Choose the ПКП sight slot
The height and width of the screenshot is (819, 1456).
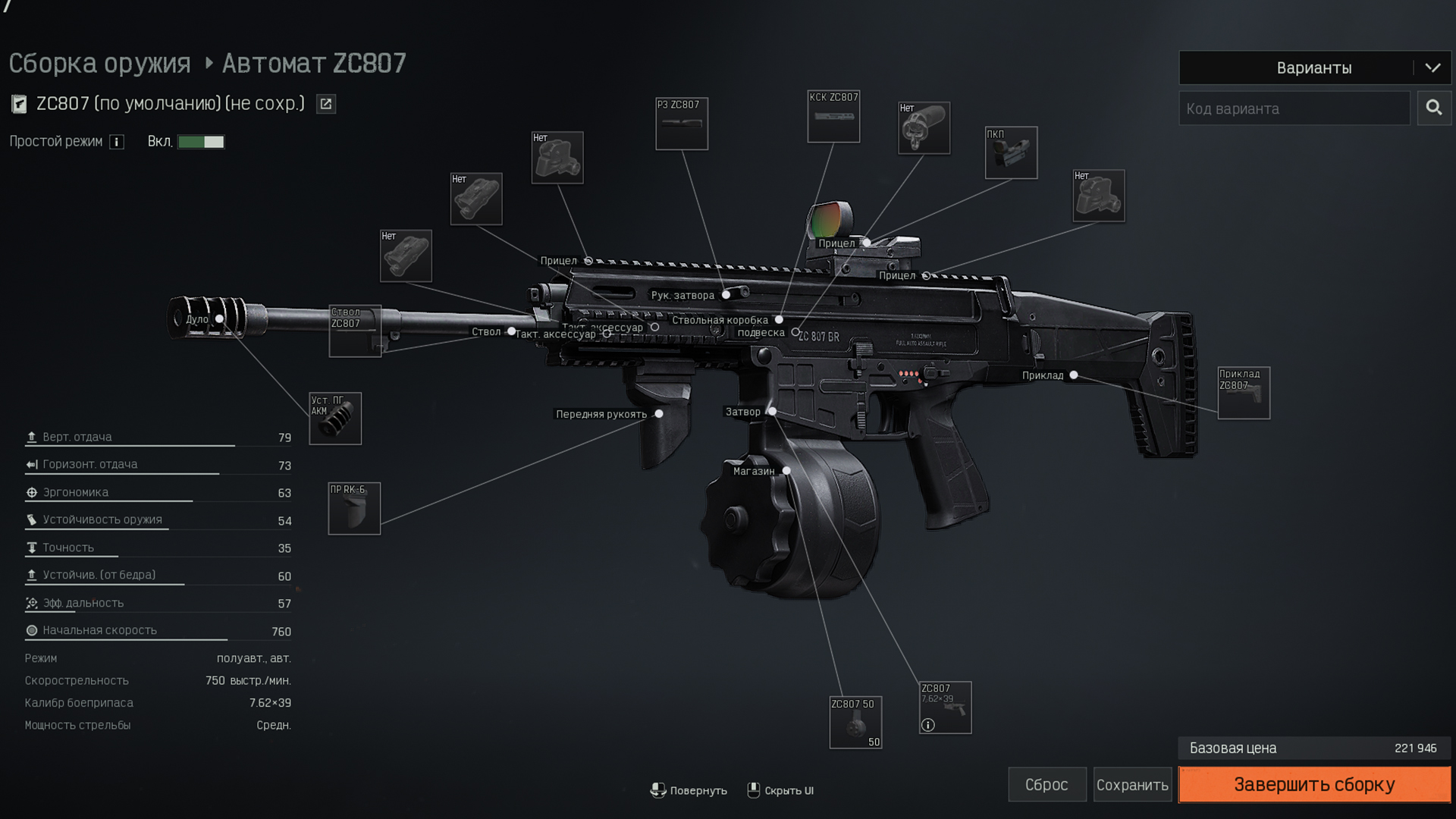point(1011,152)
